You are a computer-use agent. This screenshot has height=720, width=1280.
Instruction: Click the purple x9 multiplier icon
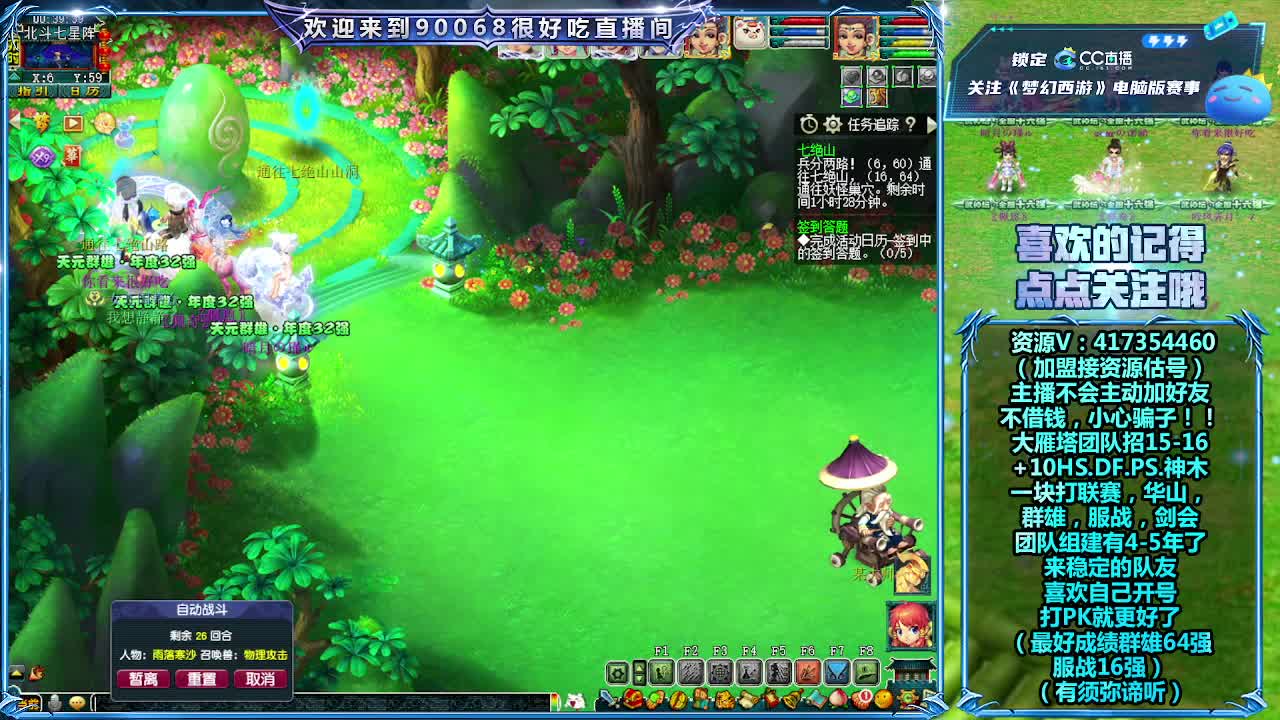(x=40, y=156)
